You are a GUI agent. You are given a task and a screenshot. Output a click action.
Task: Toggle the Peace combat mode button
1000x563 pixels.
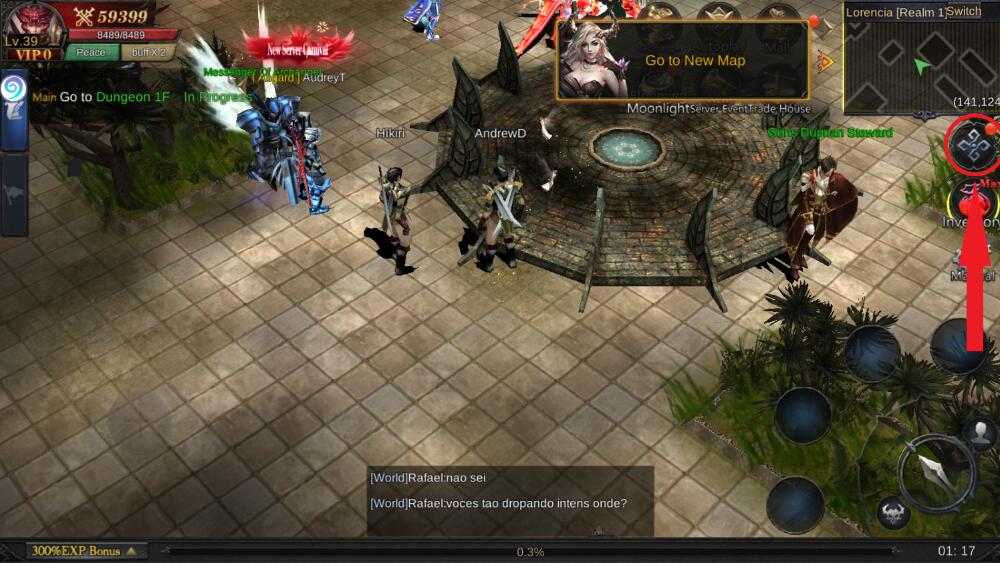click(91, 52)
